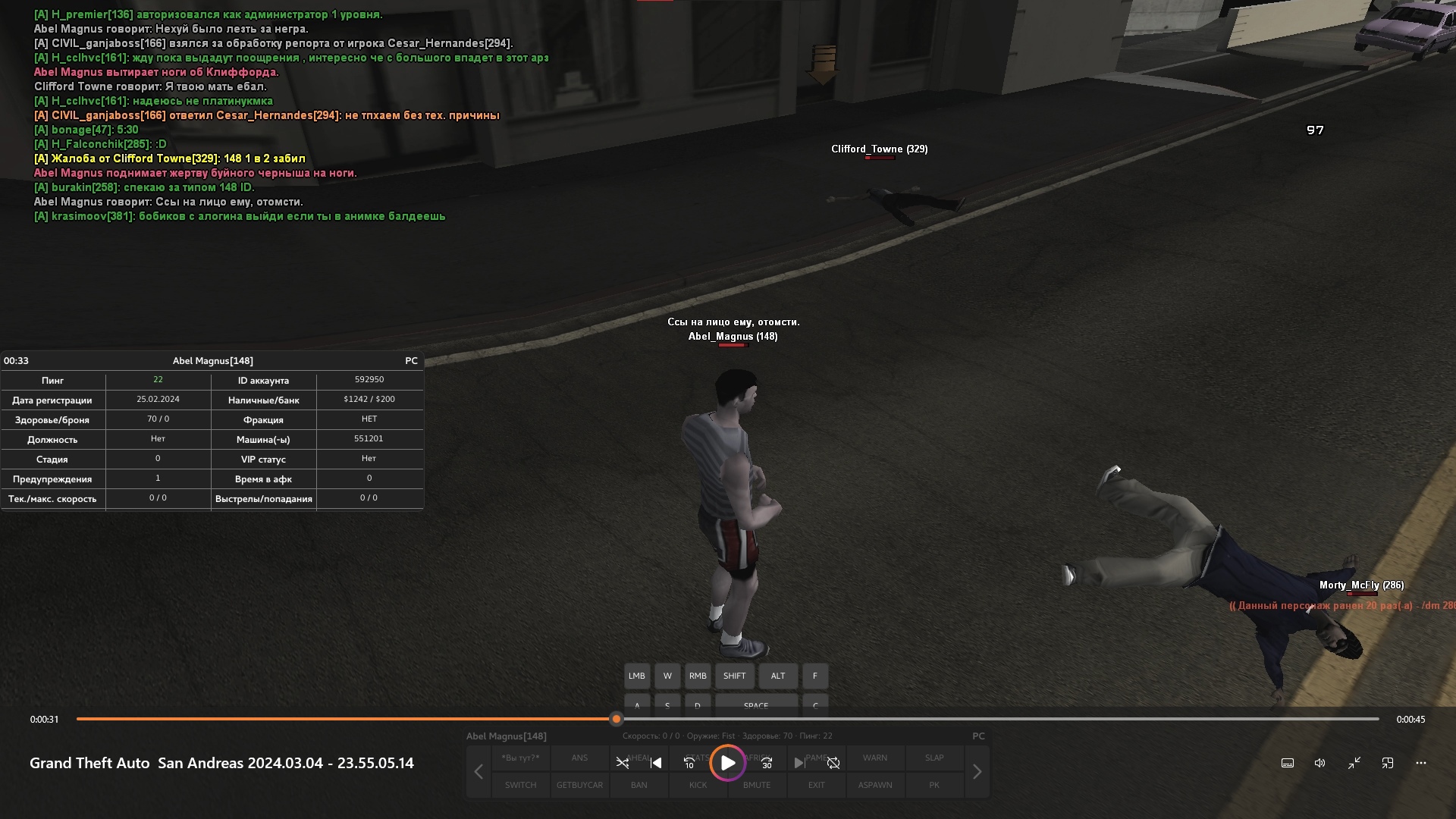Open the video player volume control
The image size is (1456, 819).
(x=1319, y=763)
